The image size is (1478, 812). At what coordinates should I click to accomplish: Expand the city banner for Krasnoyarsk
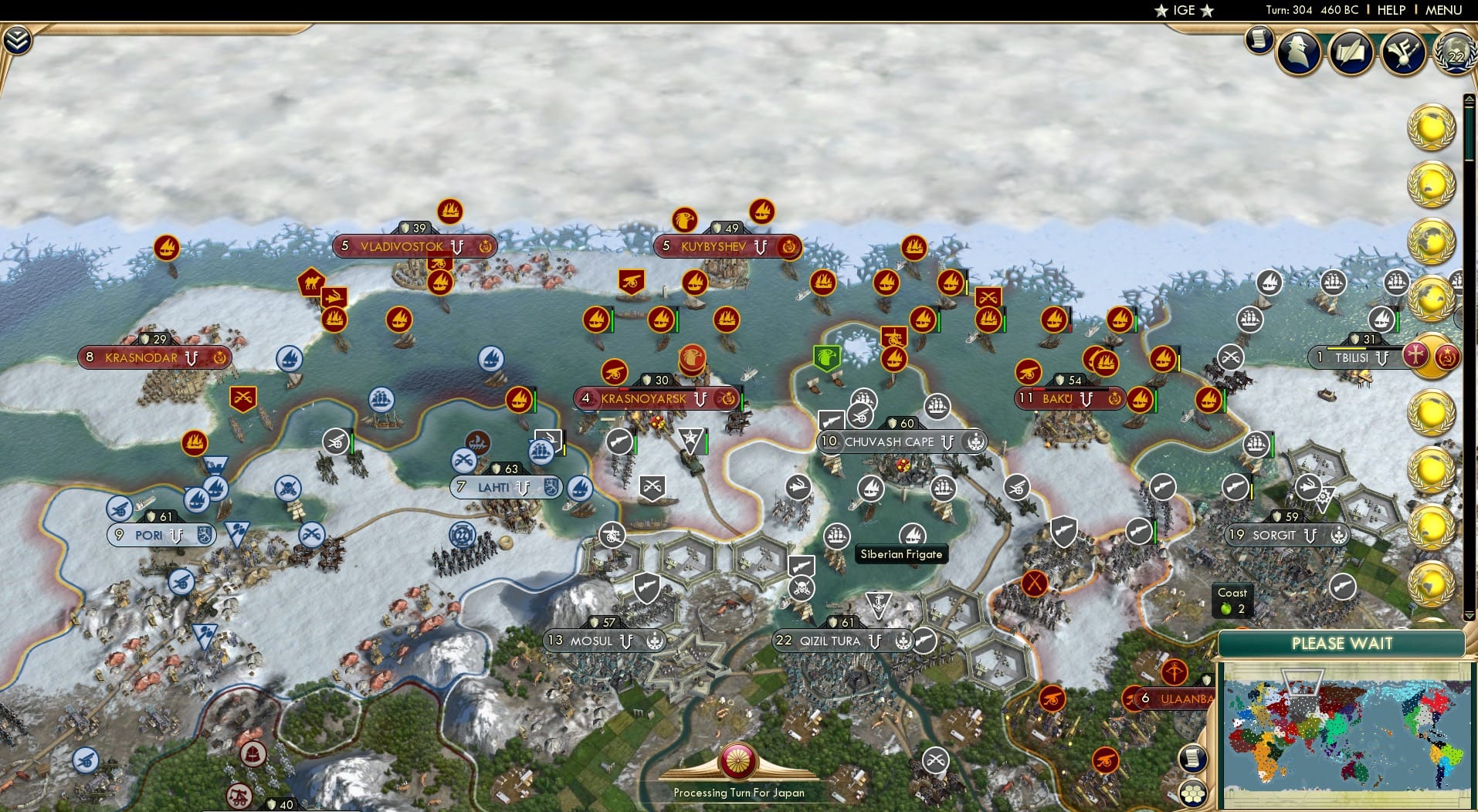click(x=656, y=400)
